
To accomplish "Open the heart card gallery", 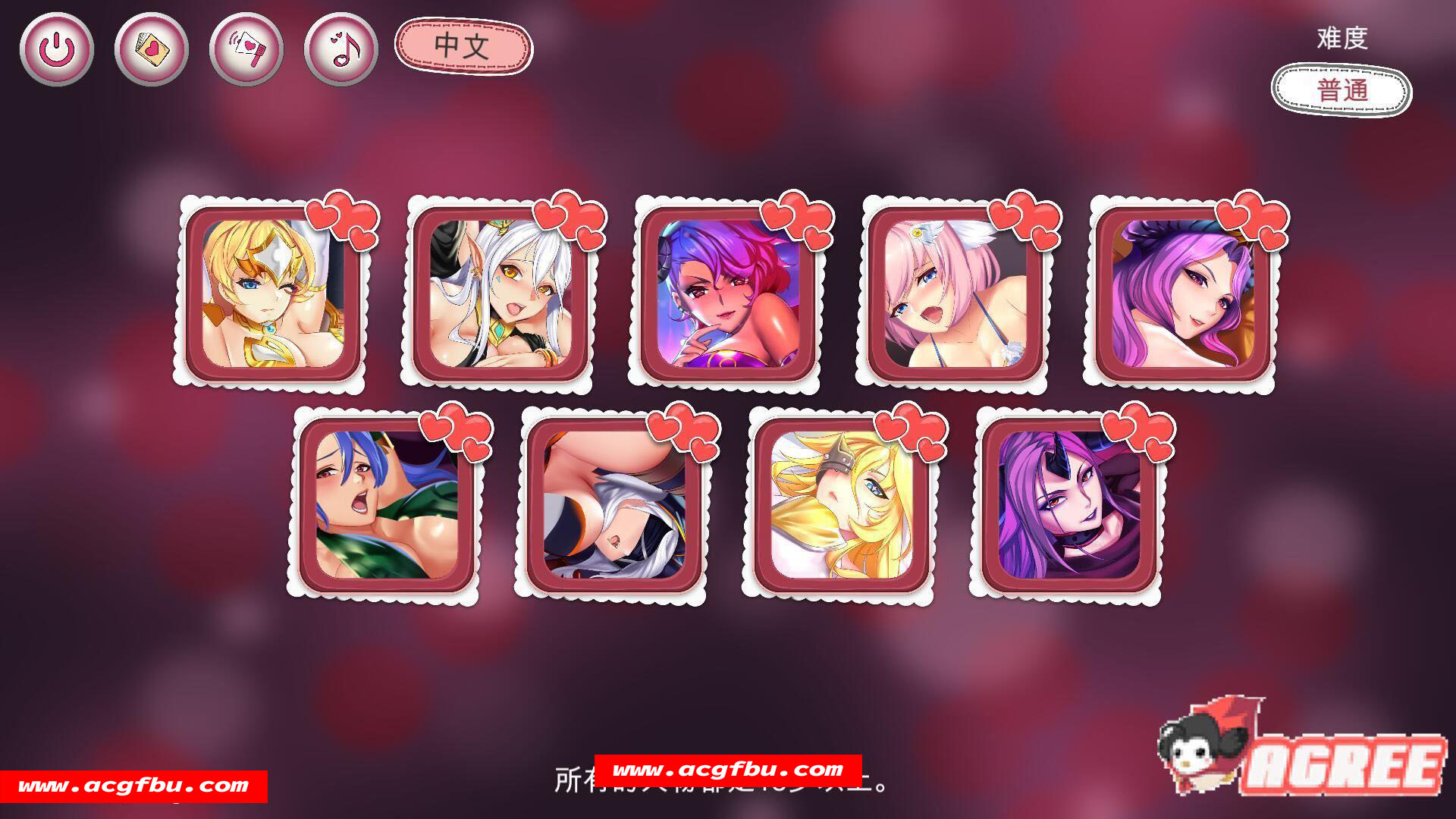I will pyautogui.click(x=152, y=49).
